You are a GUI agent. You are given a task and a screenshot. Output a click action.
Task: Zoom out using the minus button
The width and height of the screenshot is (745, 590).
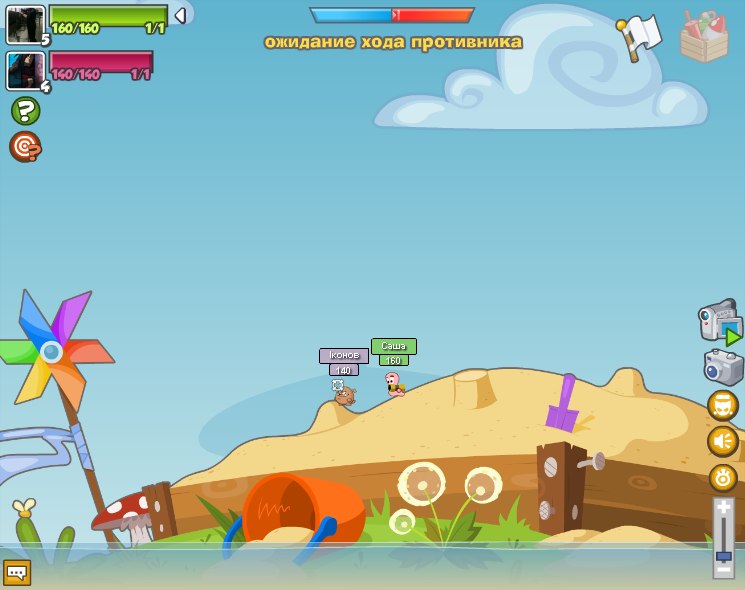tap(723, 569)
